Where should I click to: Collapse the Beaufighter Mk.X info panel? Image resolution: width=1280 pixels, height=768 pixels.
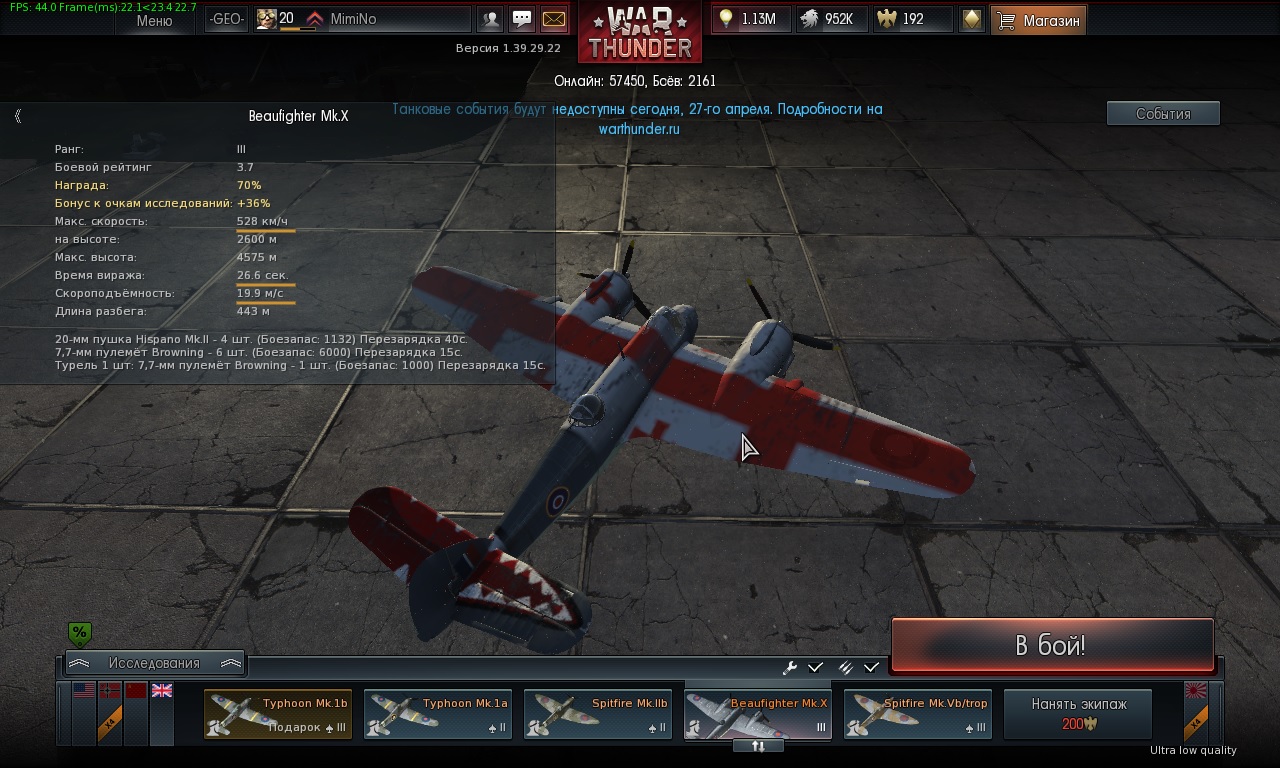(18, 116)
